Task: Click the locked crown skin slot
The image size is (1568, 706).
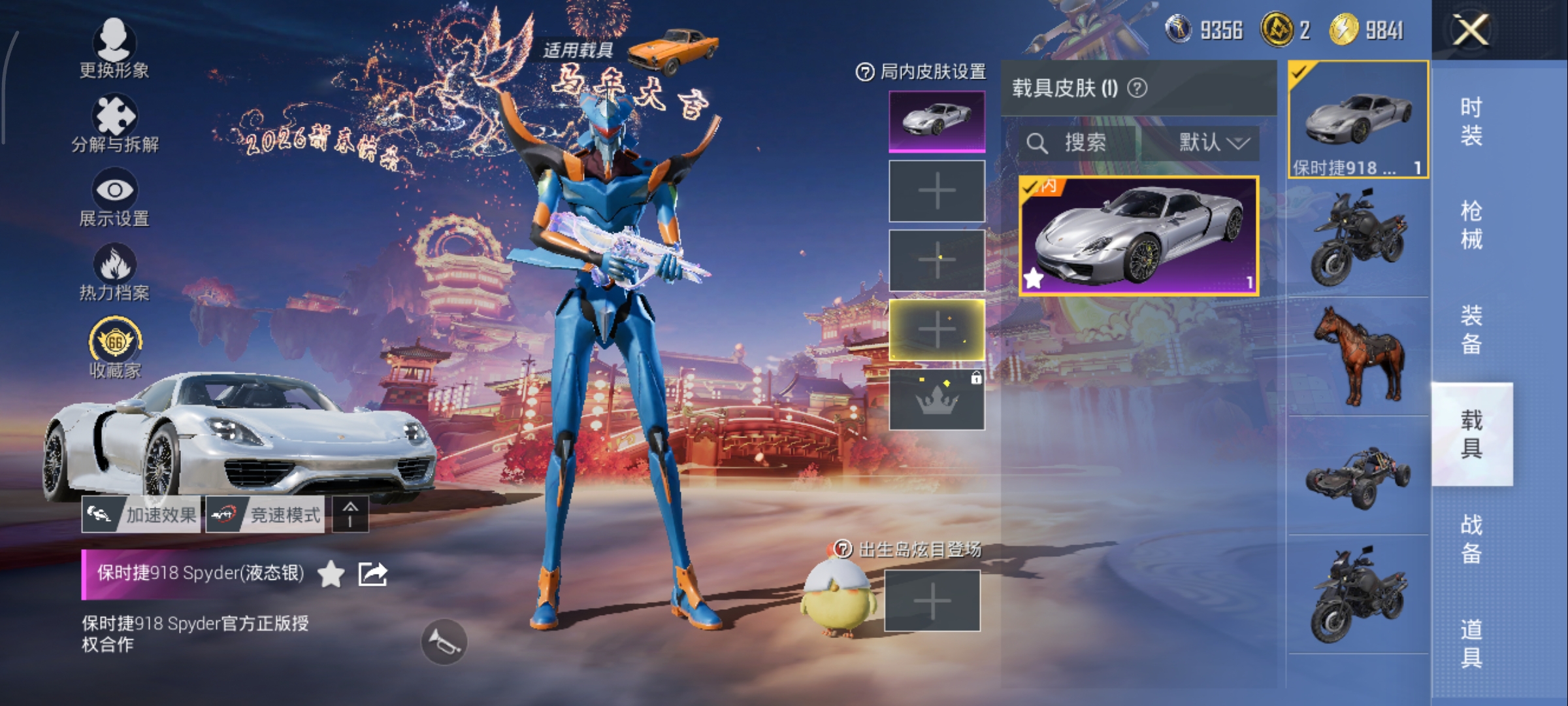Action: click(x=936, y=399)
